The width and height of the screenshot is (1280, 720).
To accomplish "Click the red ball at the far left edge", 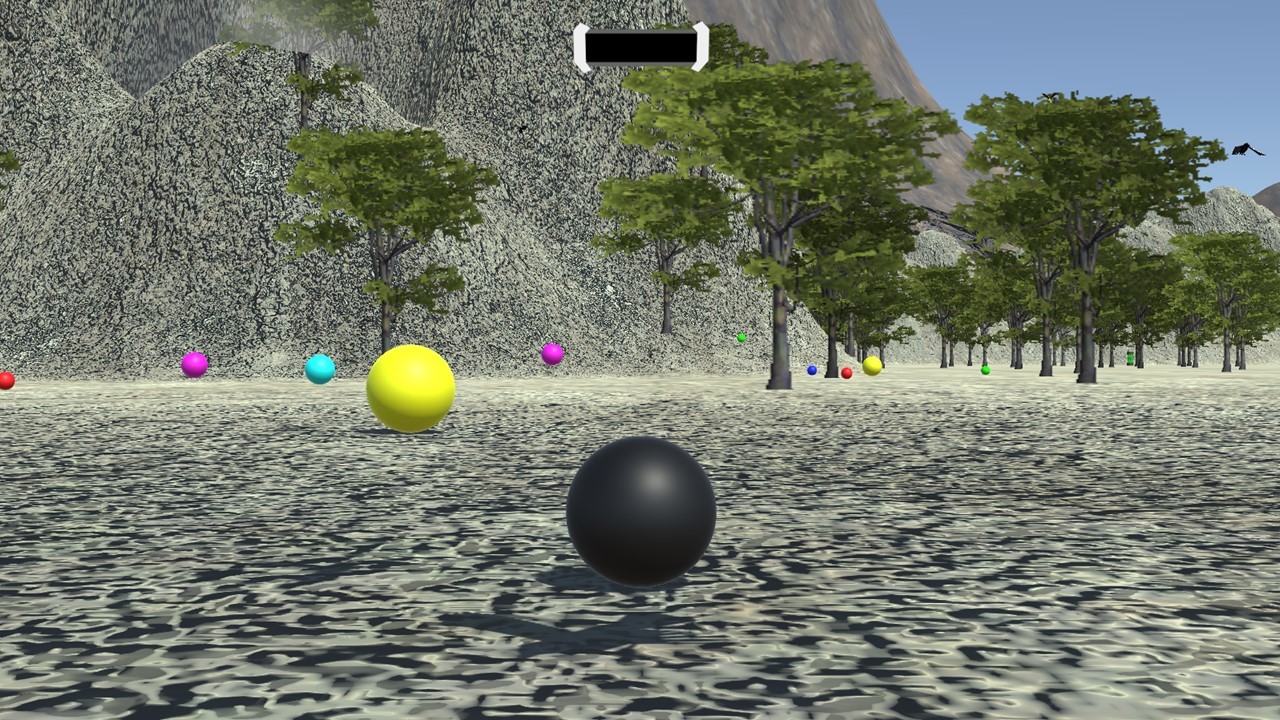I will click(x=4, y=380).
